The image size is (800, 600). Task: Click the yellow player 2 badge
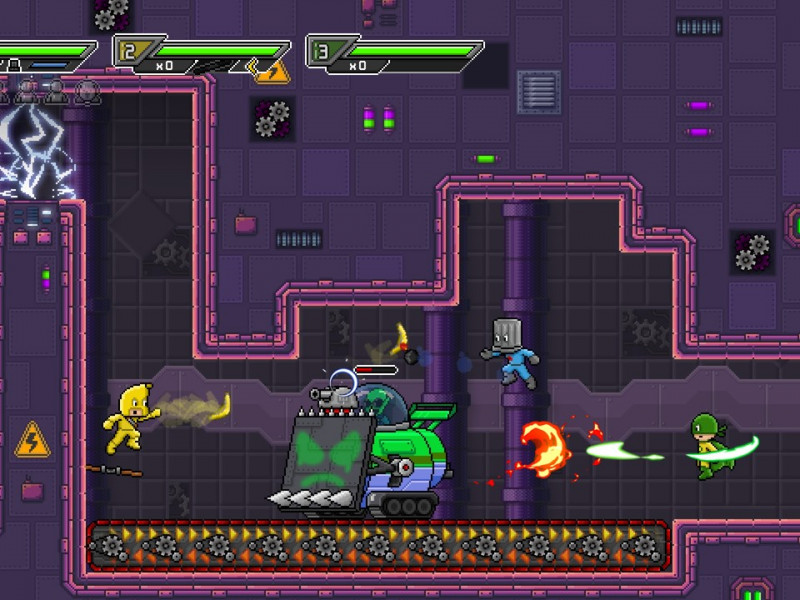tap(126, 50)
